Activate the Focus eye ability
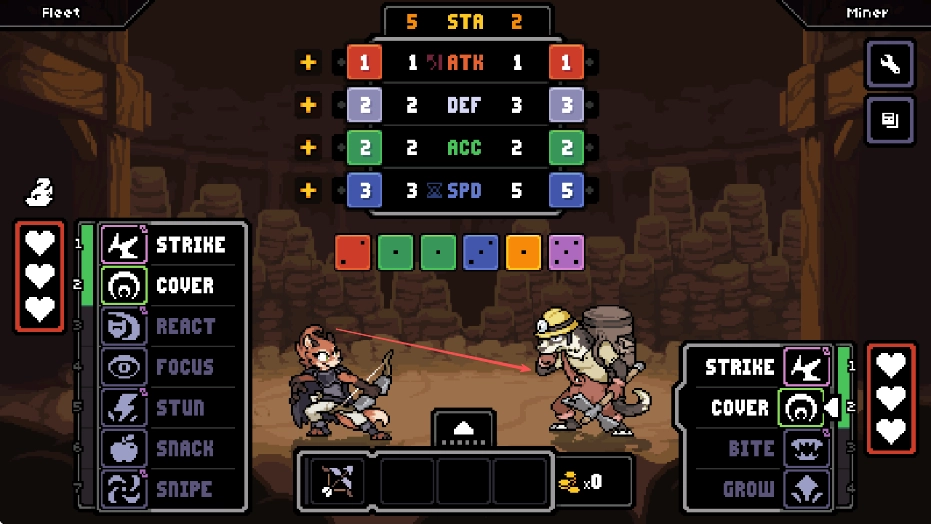 171,367
